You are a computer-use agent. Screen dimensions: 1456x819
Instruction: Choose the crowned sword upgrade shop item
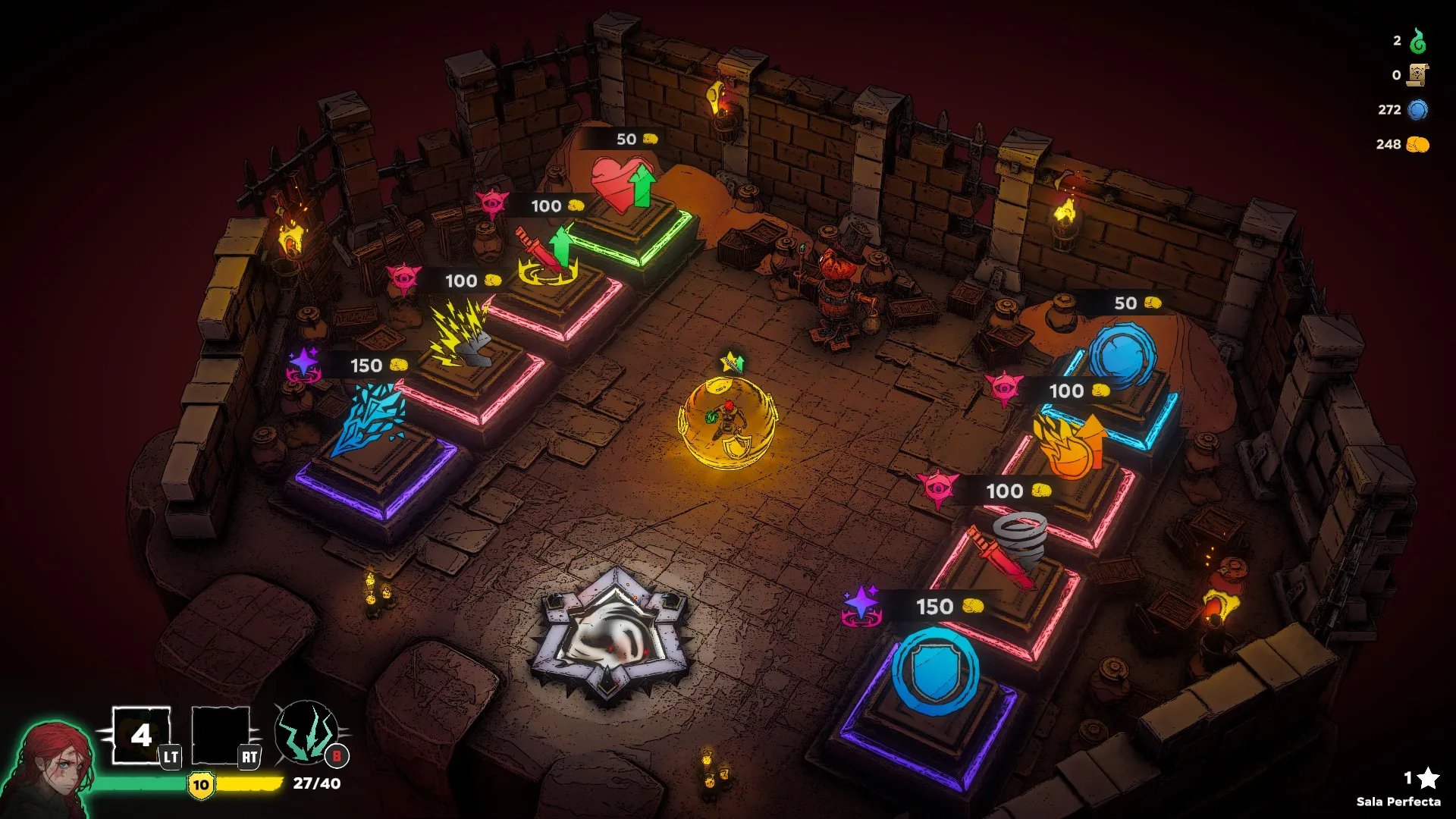pos(548,256)
